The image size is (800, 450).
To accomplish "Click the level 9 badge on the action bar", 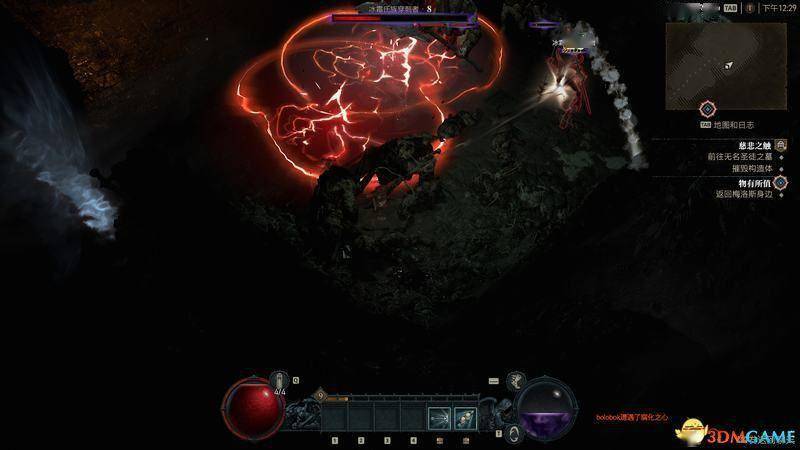I will [320, 395].
